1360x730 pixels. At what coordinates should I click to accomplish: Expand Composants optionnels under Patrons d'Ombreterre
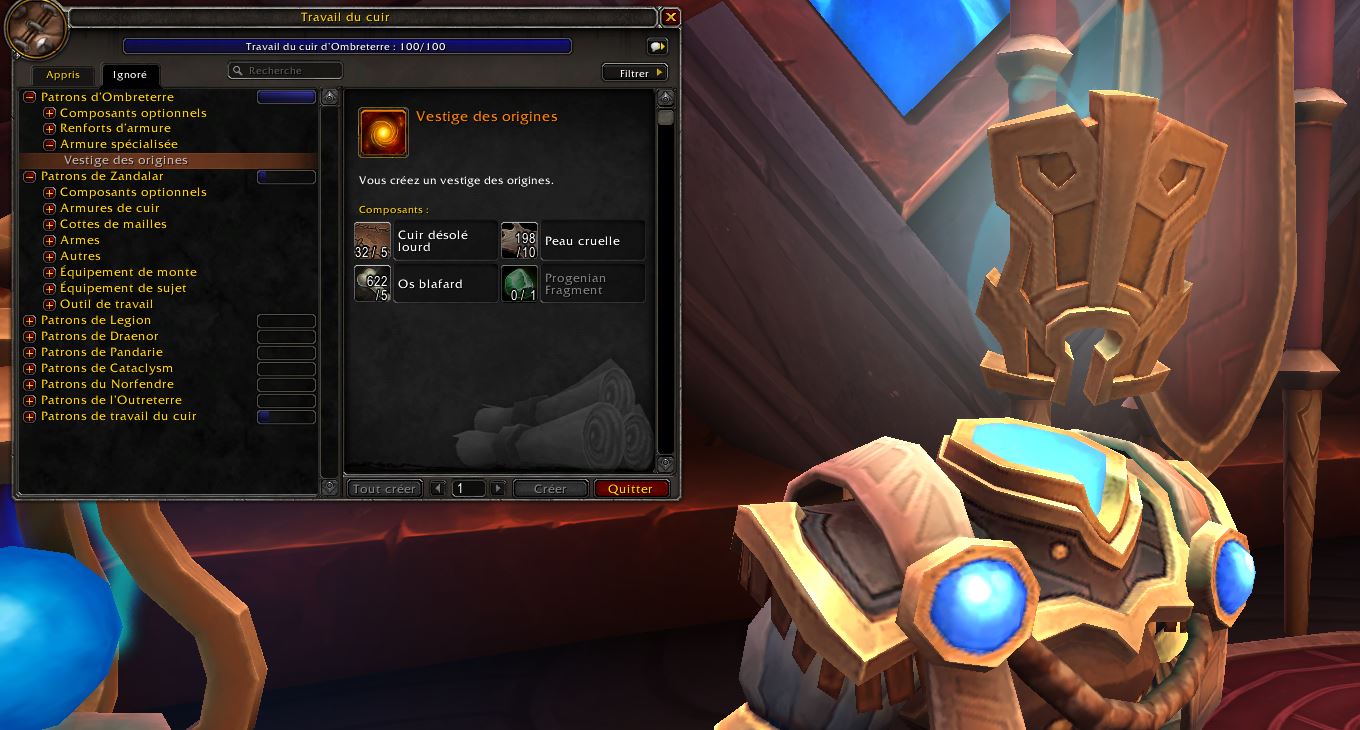click(x=49, y=113)
